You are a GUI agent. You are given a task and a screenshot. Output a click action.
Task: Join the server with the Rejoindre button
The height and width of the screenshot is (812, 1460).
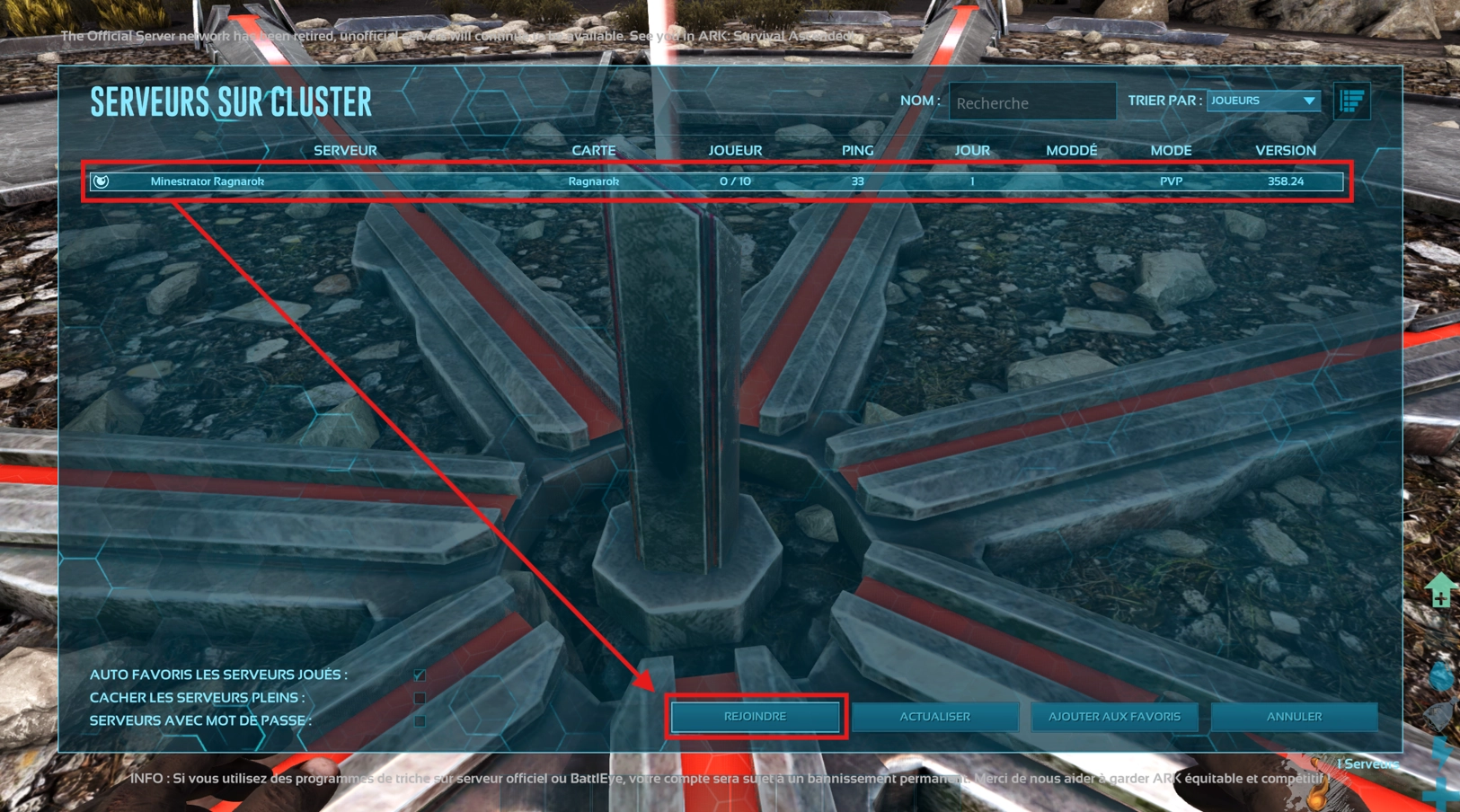pos(755,717)
